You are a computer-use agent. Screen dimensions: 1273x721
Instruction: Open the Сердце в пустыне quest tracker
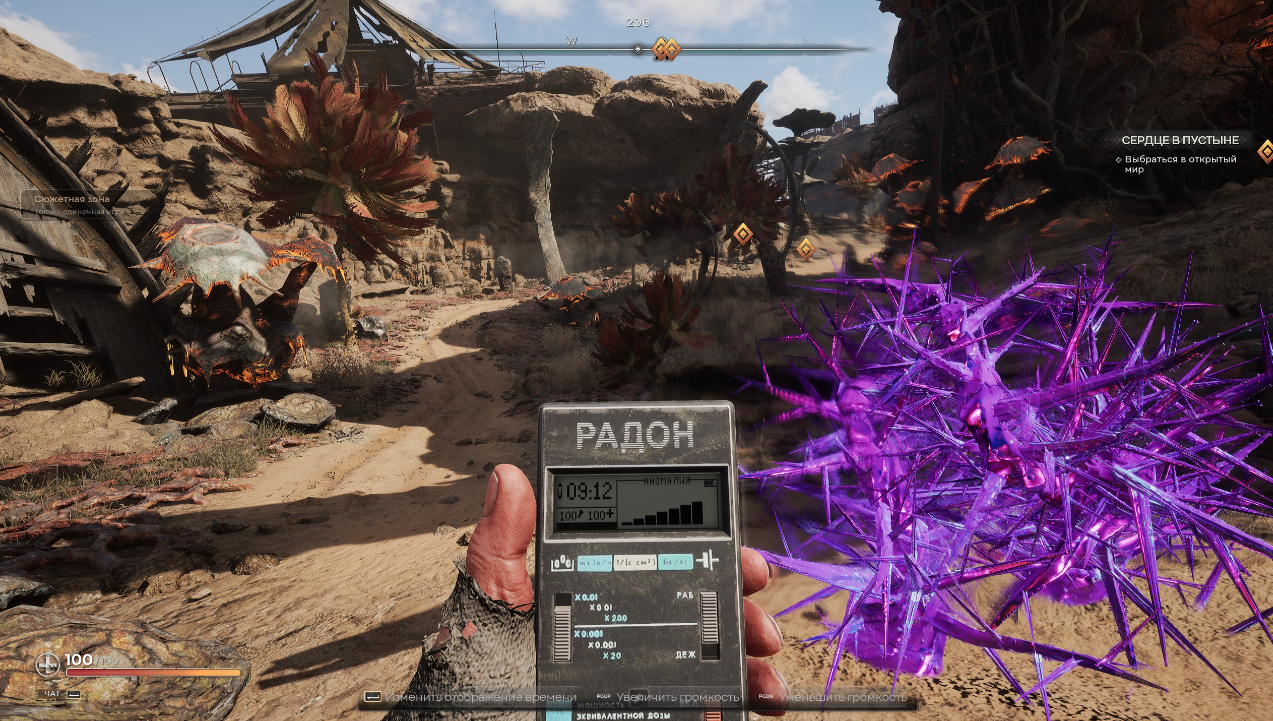[x=1180, y=141]
